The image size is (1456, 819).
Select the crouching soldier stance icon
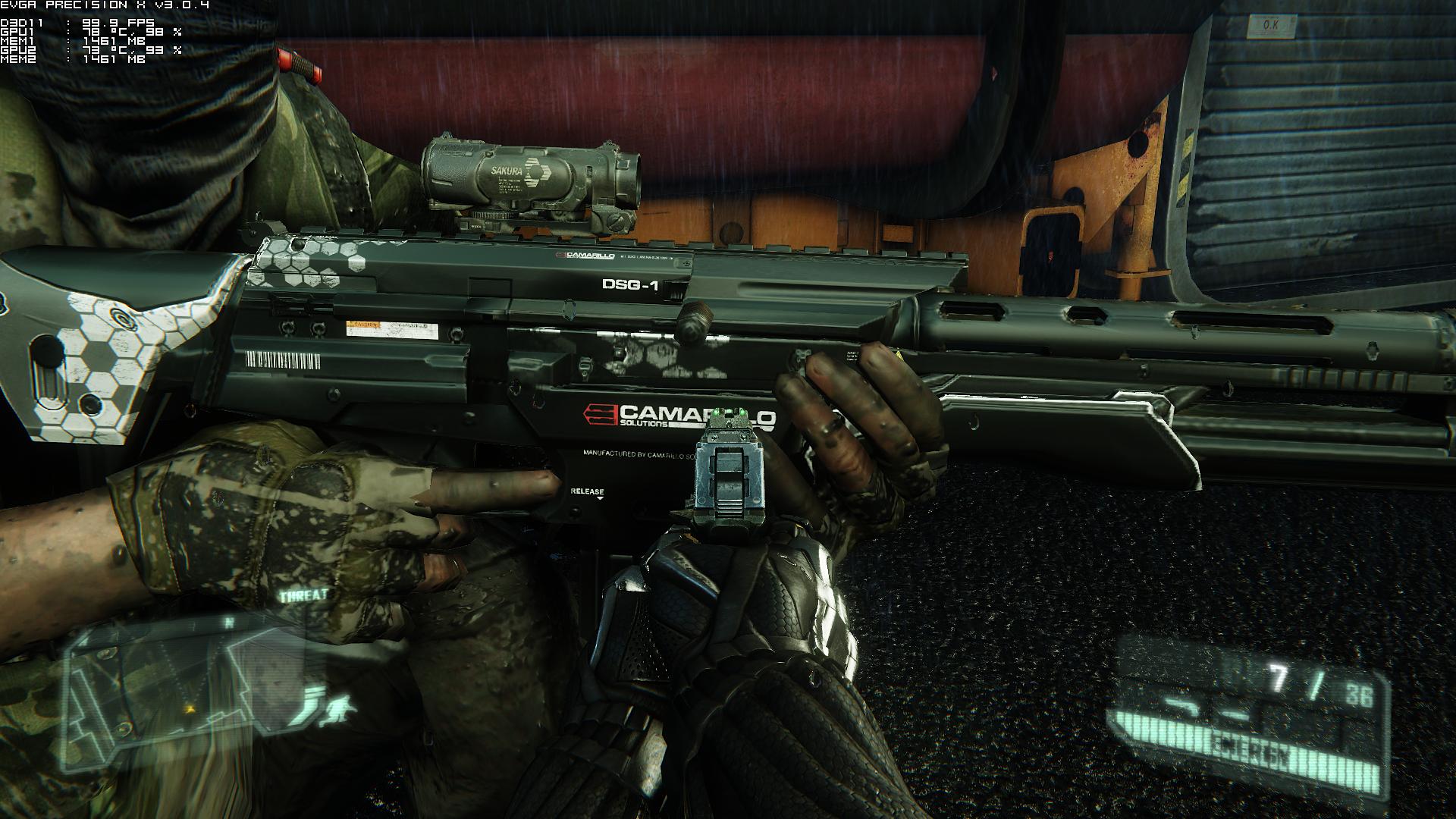336,711
